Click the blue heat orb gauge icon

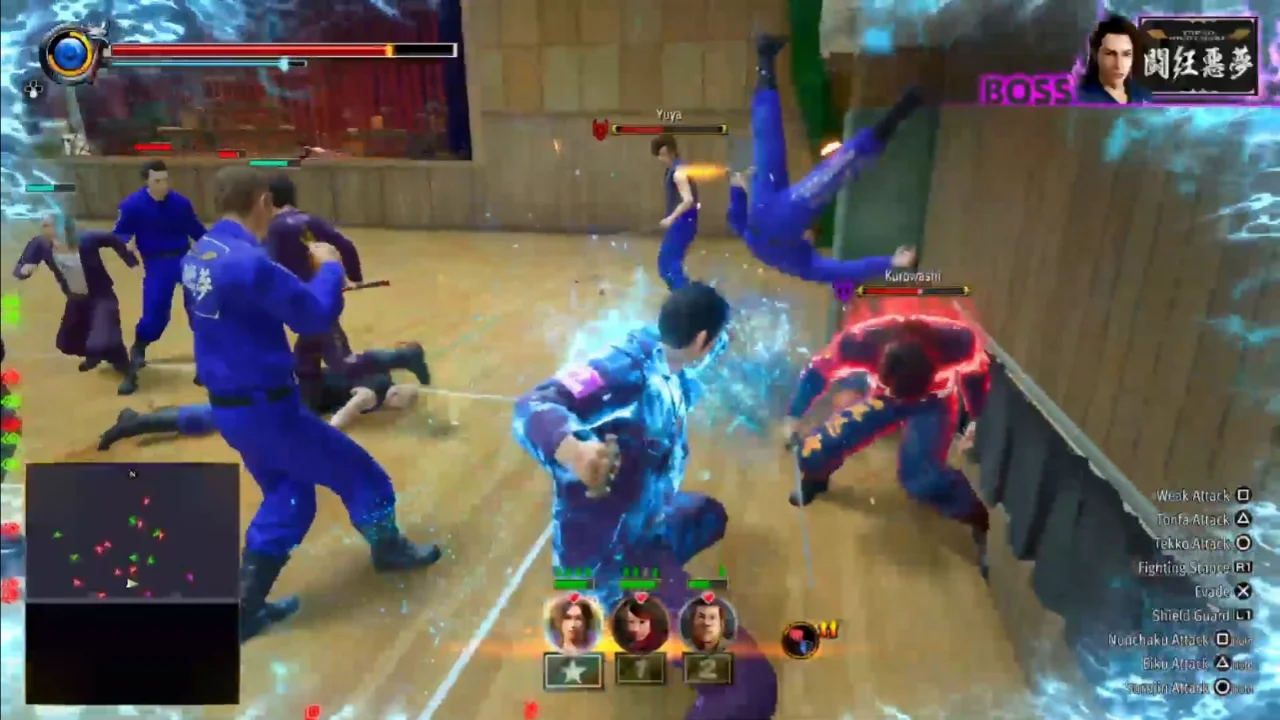click(x=70, y=53)
